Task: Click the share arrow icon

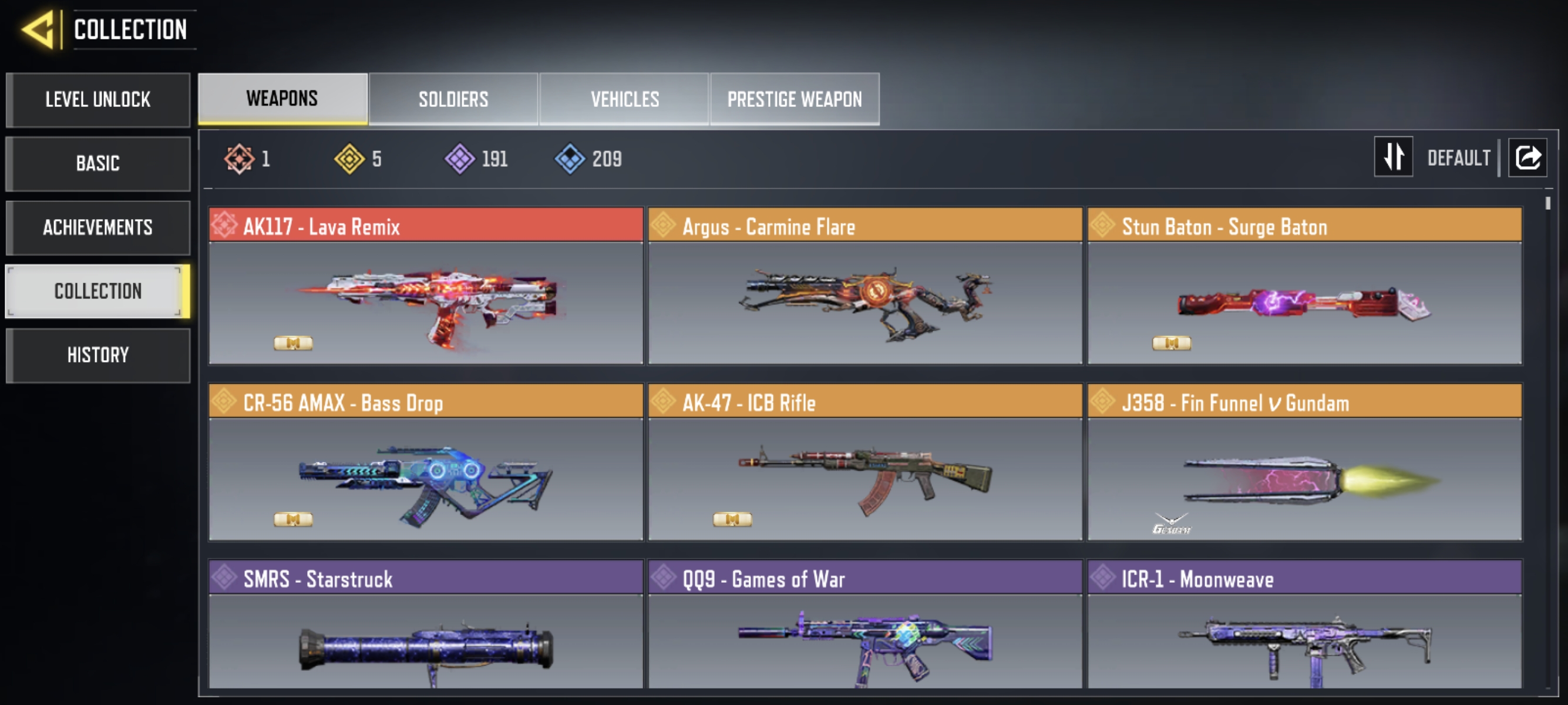Action: click(1527, 157)
